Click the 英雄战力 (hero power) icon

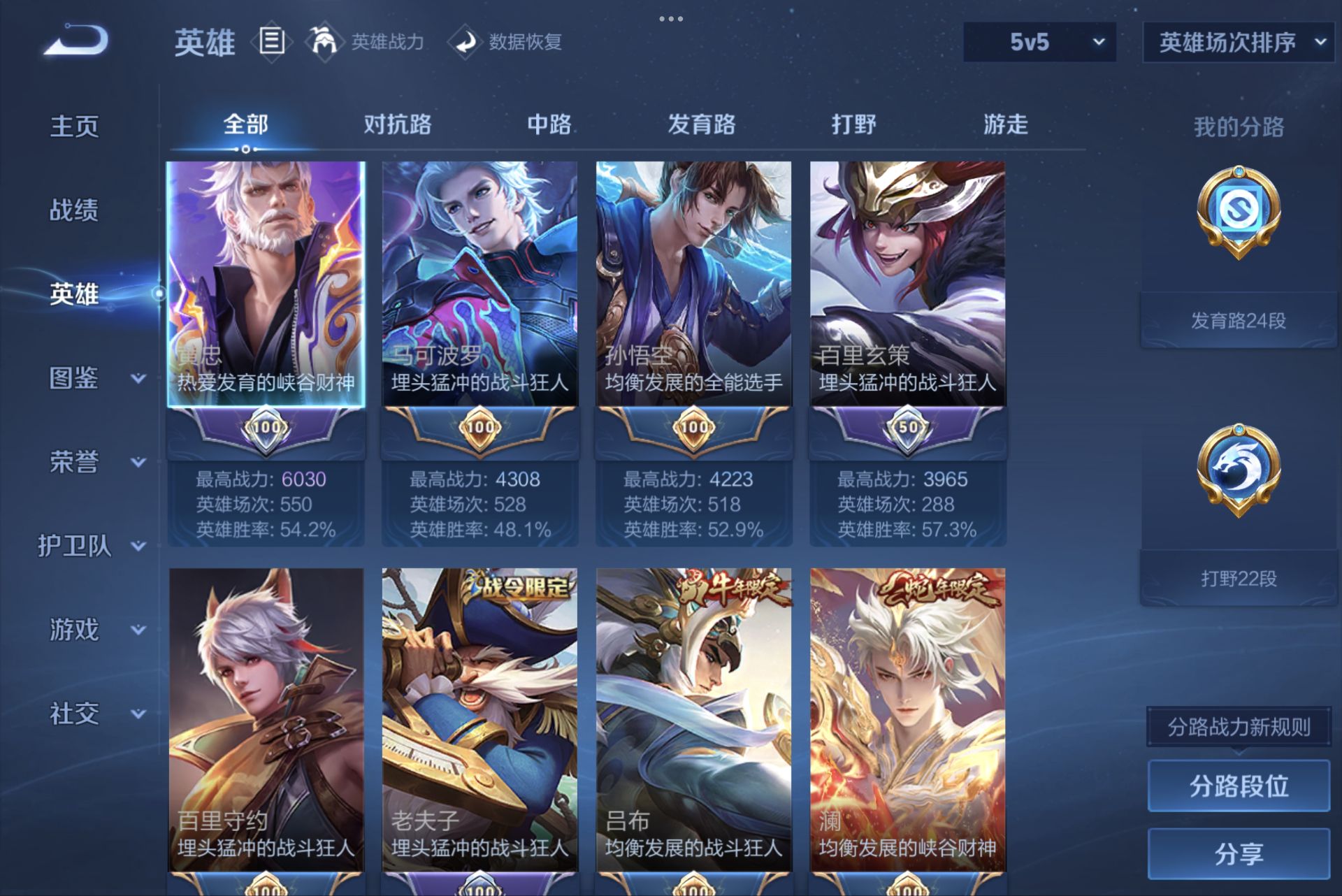point(326,42)
